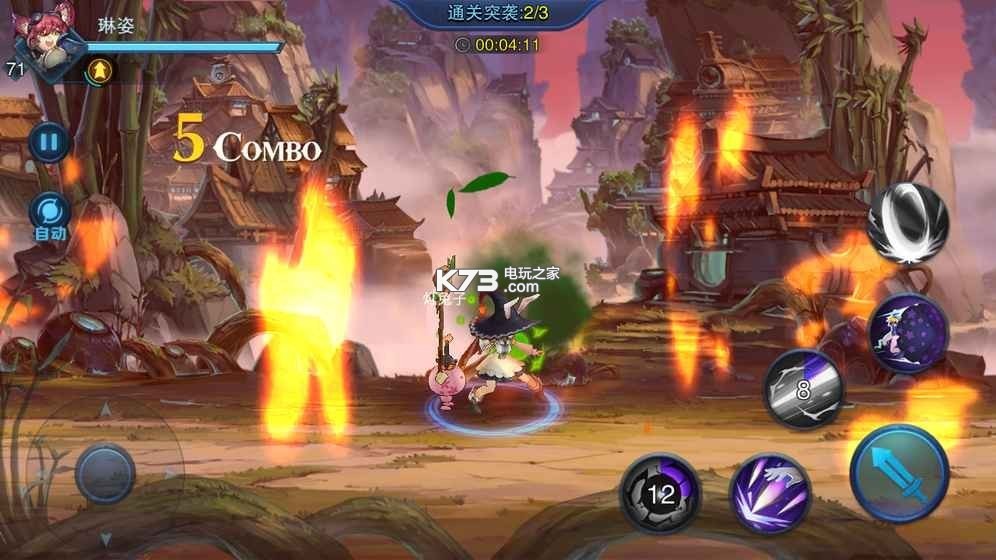Use the purple witch character skill
The width and height of the screenshot is (996, 560).
pos(908,333)
